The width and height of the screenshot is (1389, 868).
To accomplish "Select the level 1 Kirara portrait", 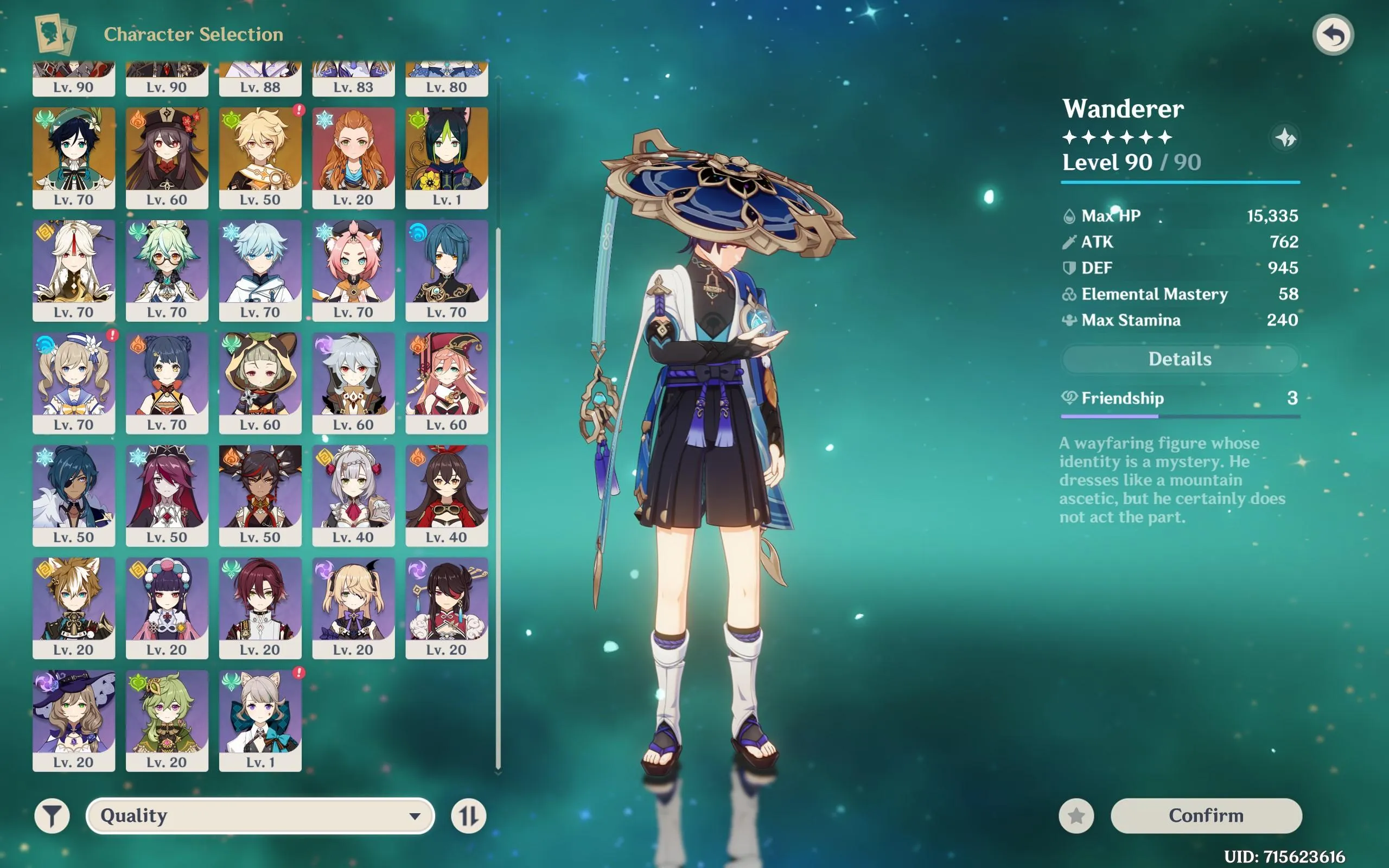I will click(x=260, y=718).
